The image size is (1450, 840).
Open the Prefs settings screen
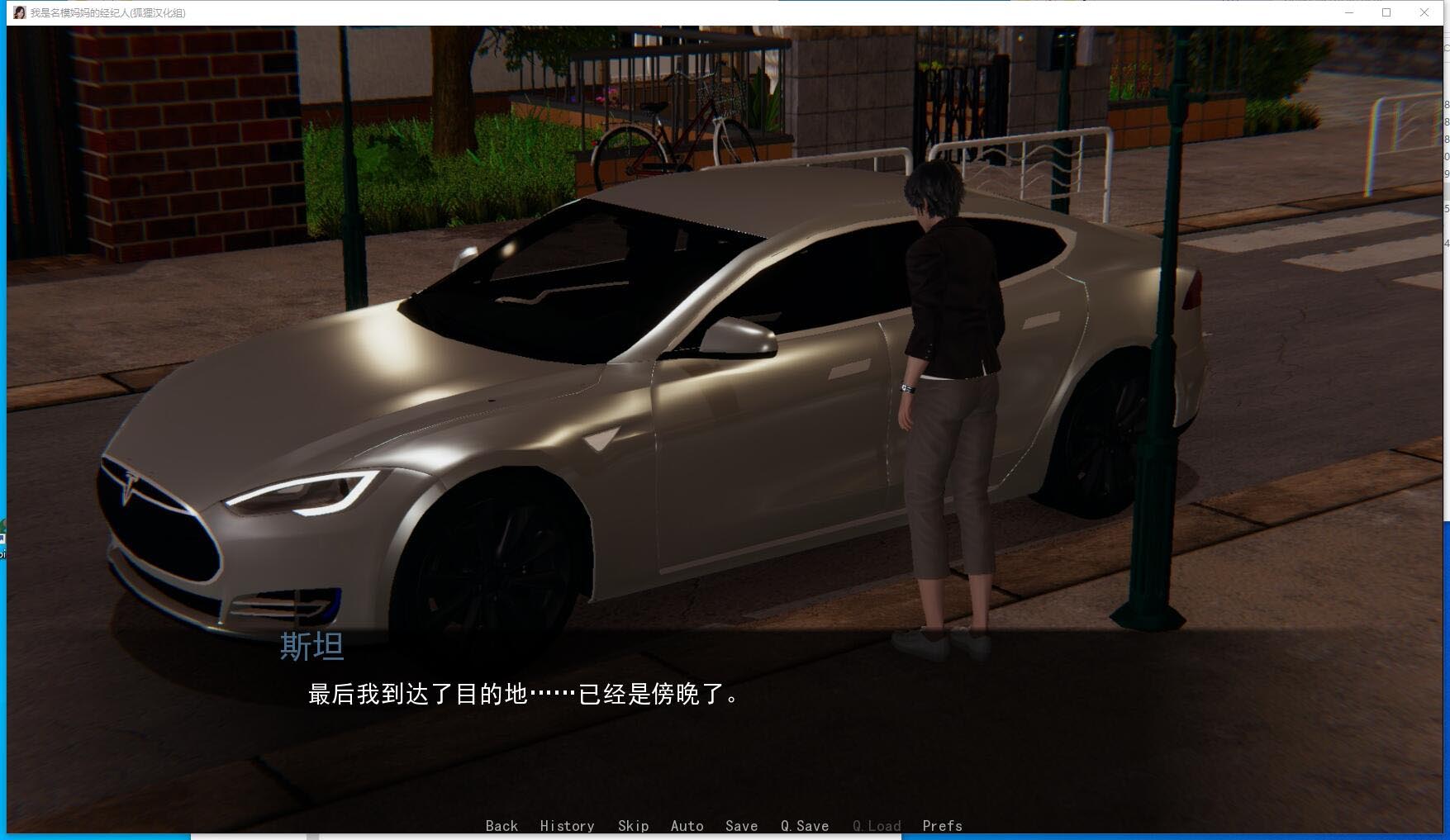(x=941, y=826)
